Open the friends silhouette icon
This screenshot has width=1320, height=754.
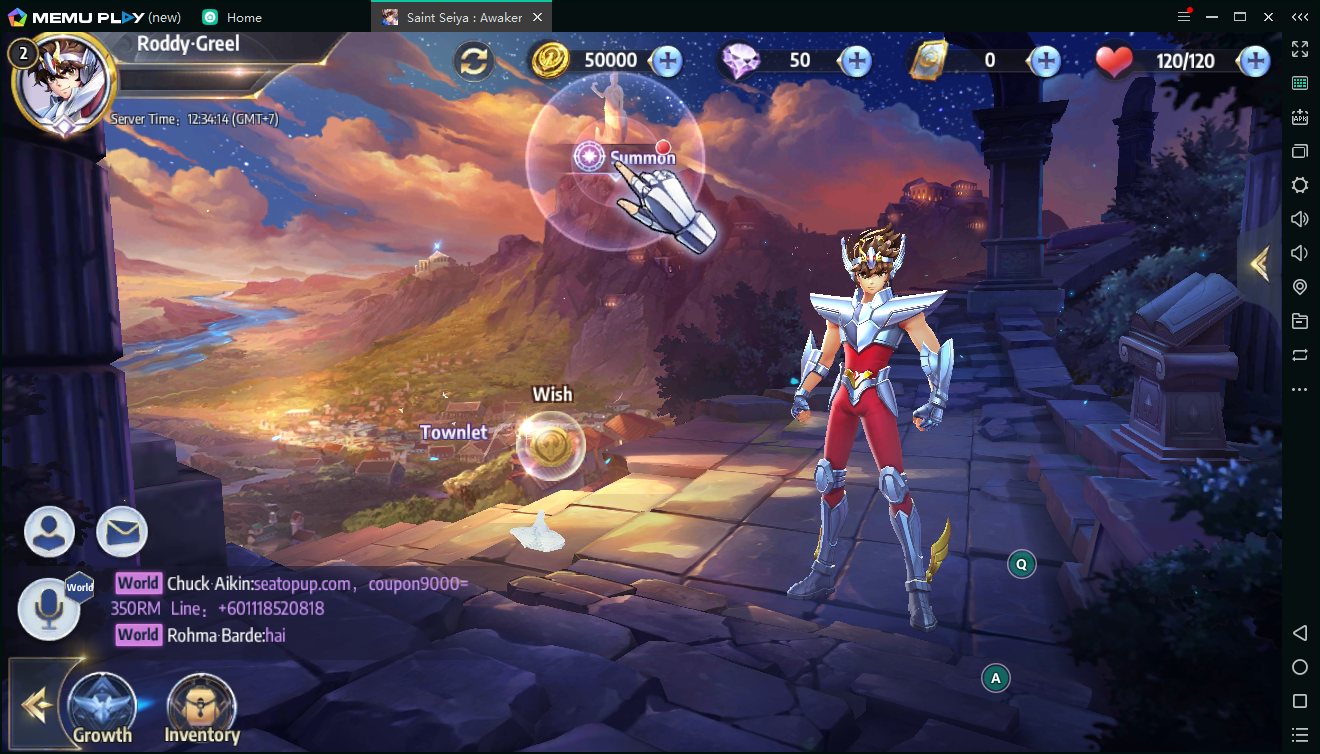point(50,532)
